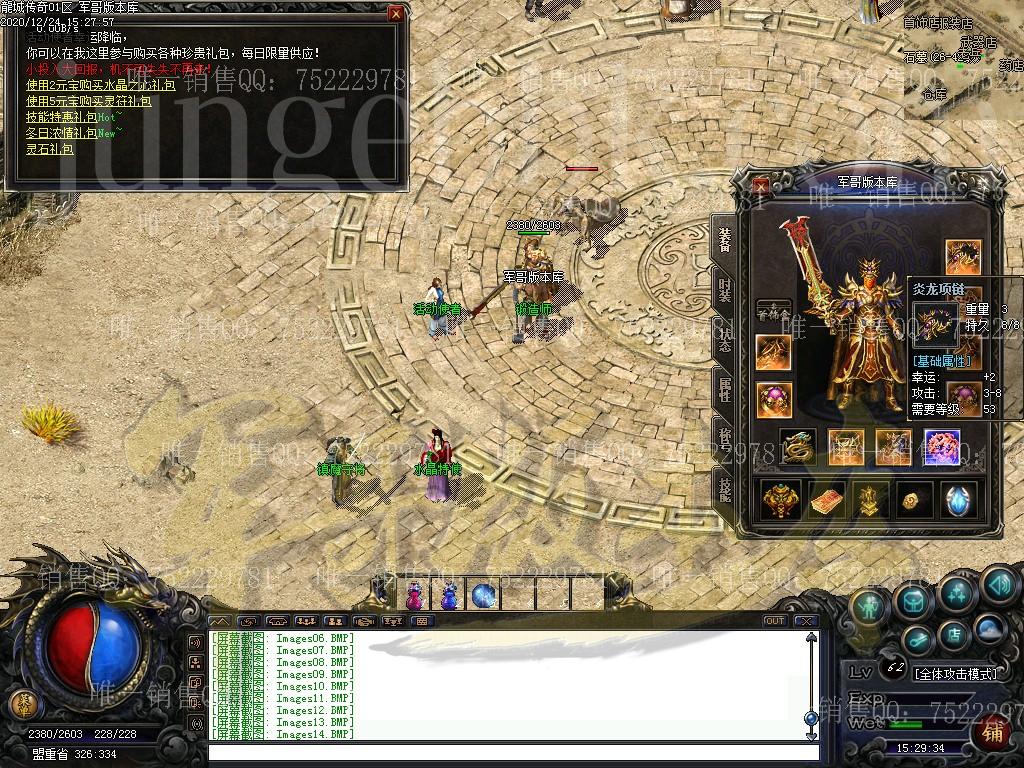Toggle the 全体攻击模式 attack mode label
The width and height of the screenshot is (1024, 768).
coord(956,674)
